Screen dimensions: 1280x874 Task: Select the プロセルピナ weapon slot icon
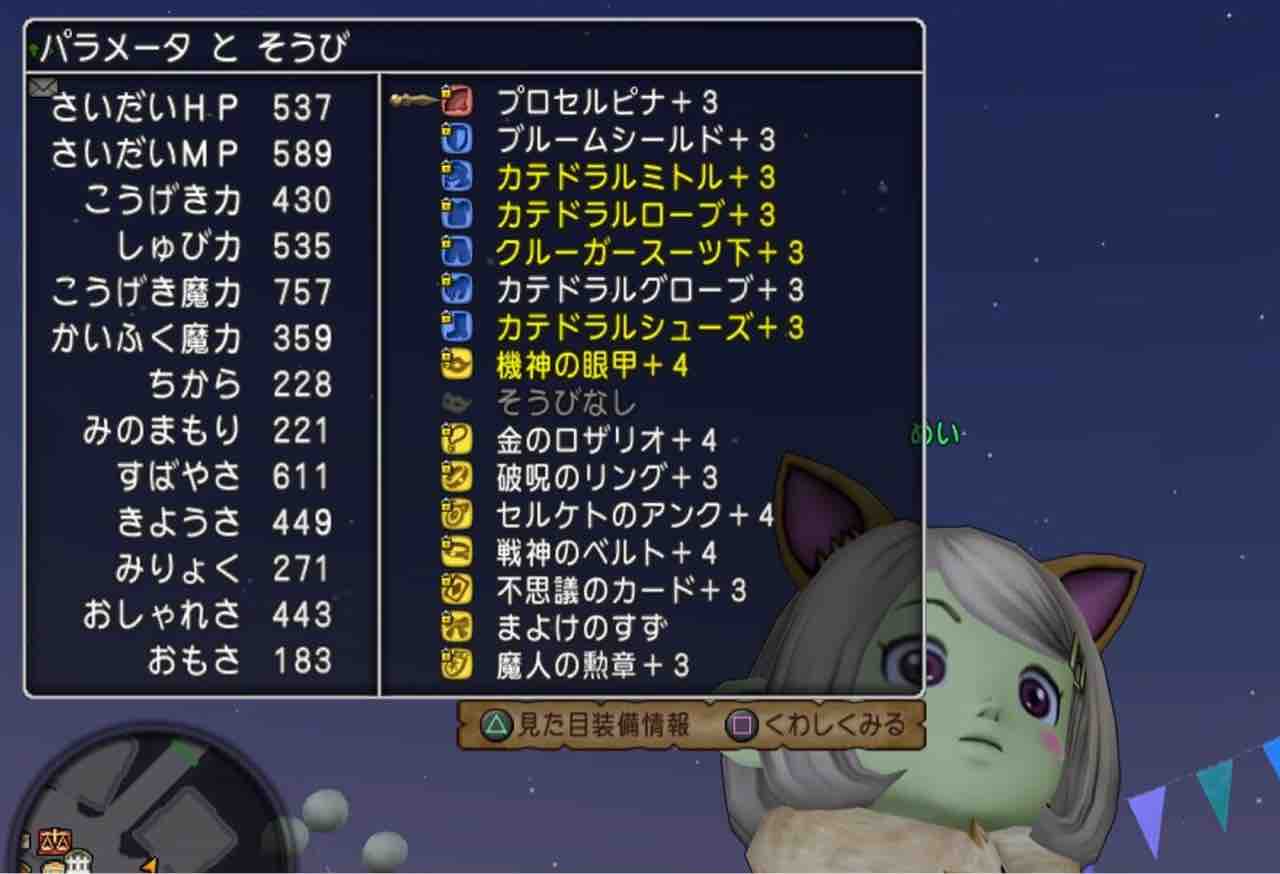pos(455,100)
